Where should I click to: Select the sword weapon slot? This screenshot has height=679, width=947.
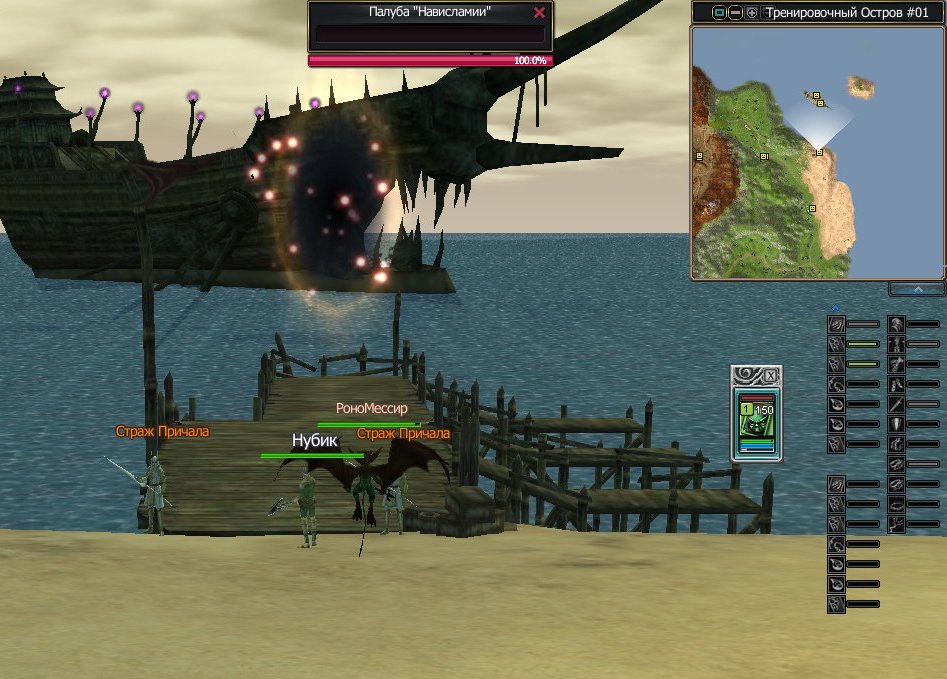[x=897, y=404]
